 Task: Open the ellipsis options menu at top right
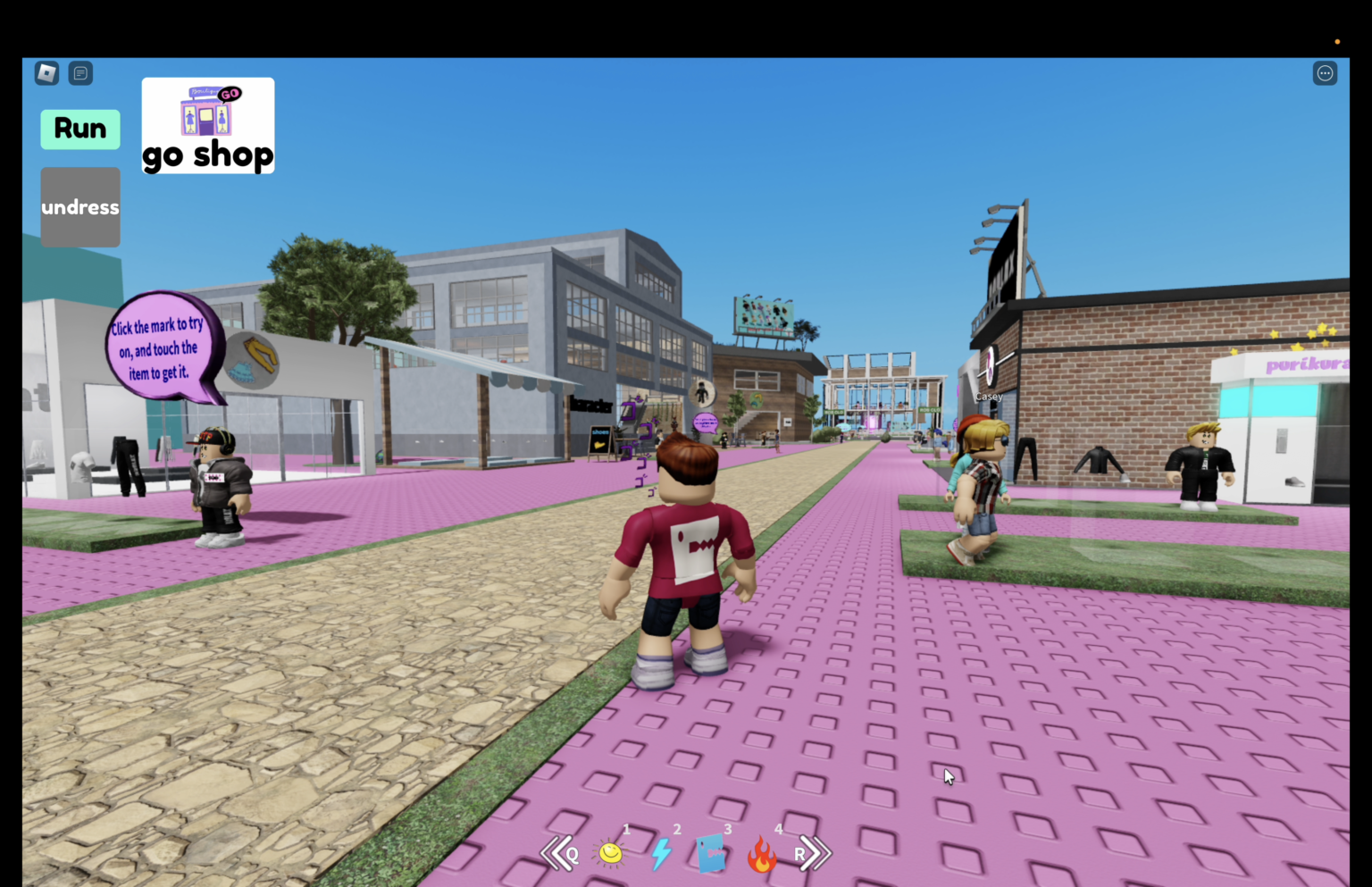click(1325, 72)
